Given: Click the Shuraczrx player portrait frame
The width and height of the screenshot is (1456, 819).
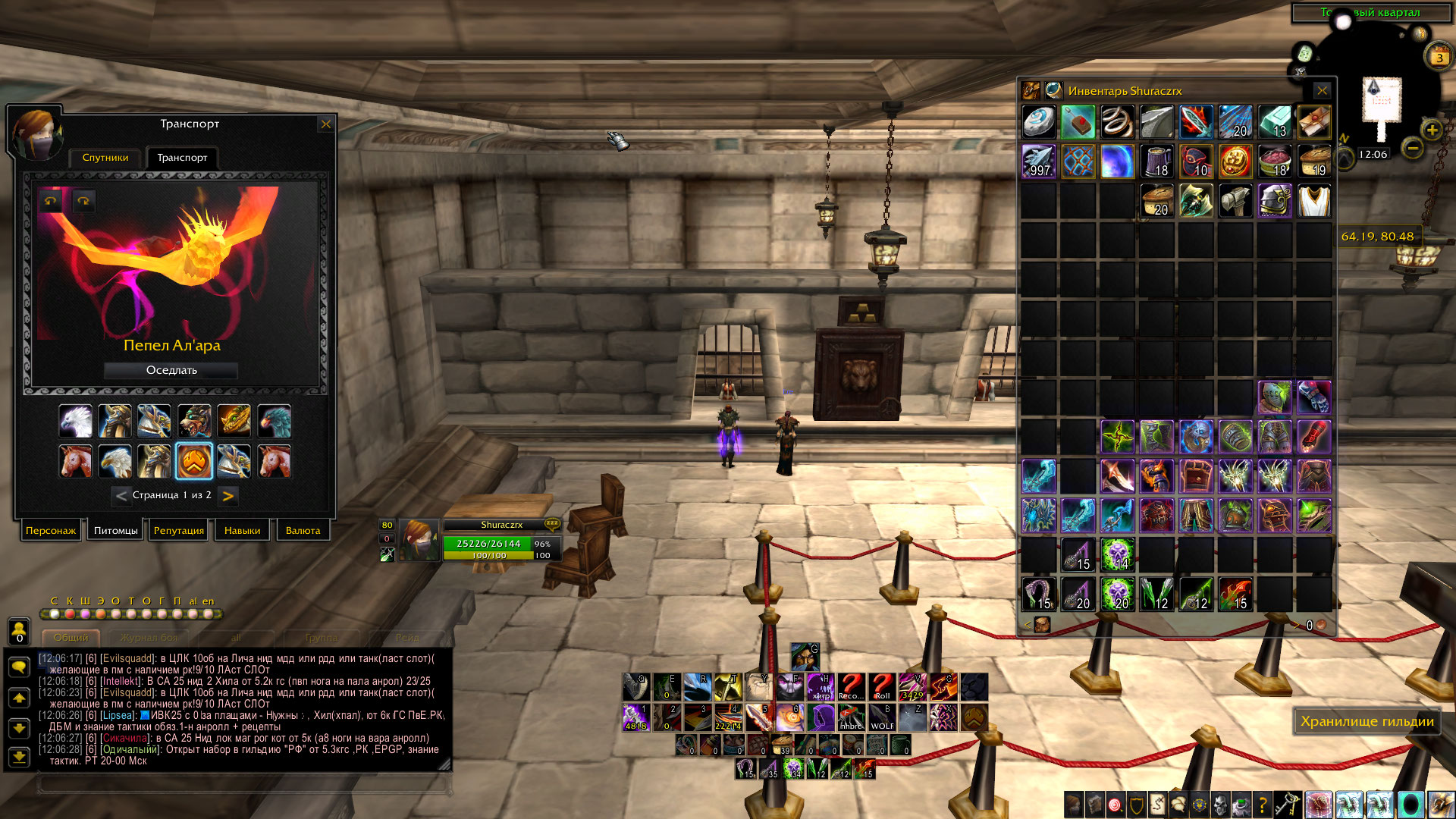Looking at the screenshot, I should [x=419, y=540].
